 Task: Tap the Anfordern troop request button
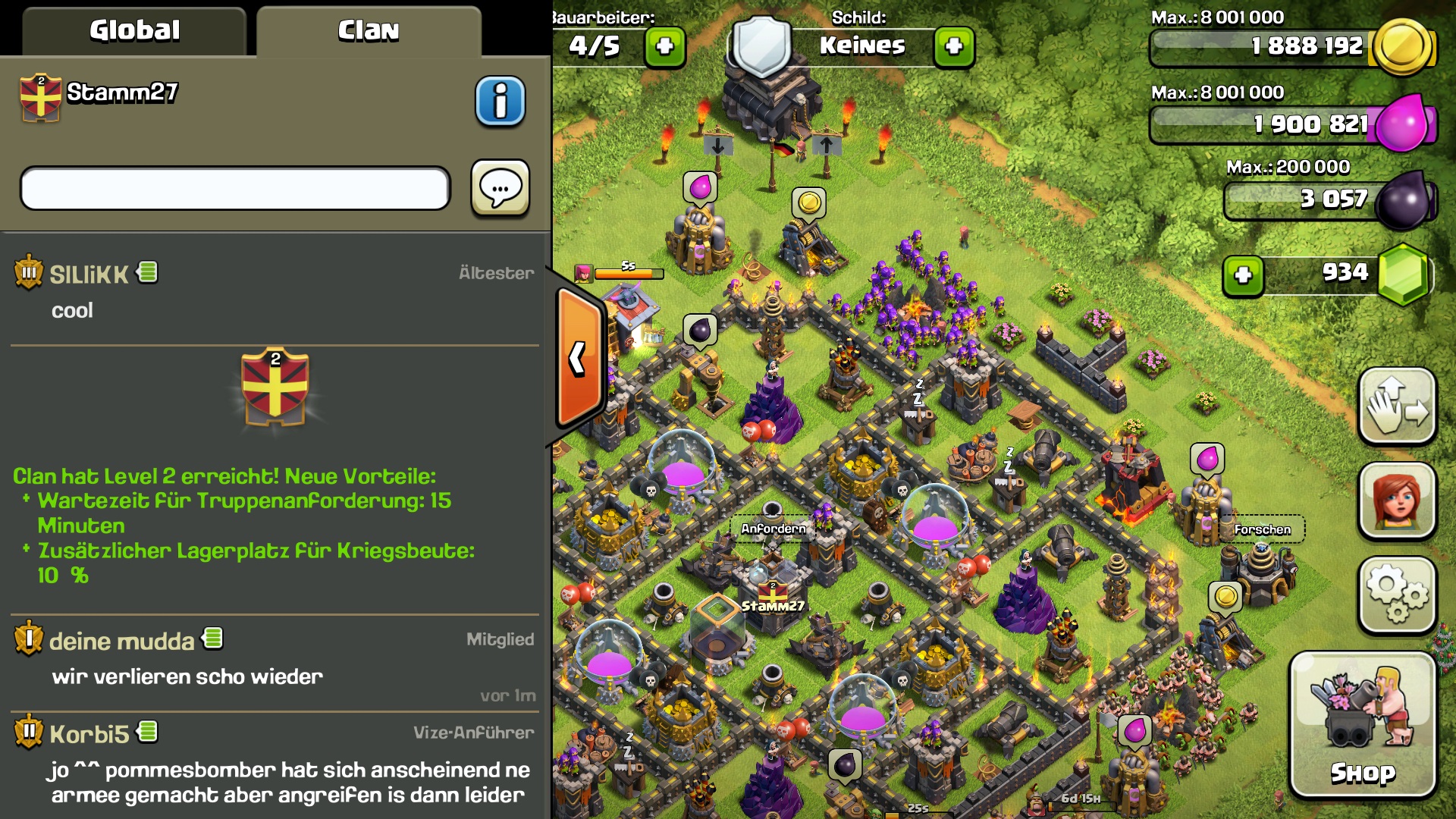point(773,529)
